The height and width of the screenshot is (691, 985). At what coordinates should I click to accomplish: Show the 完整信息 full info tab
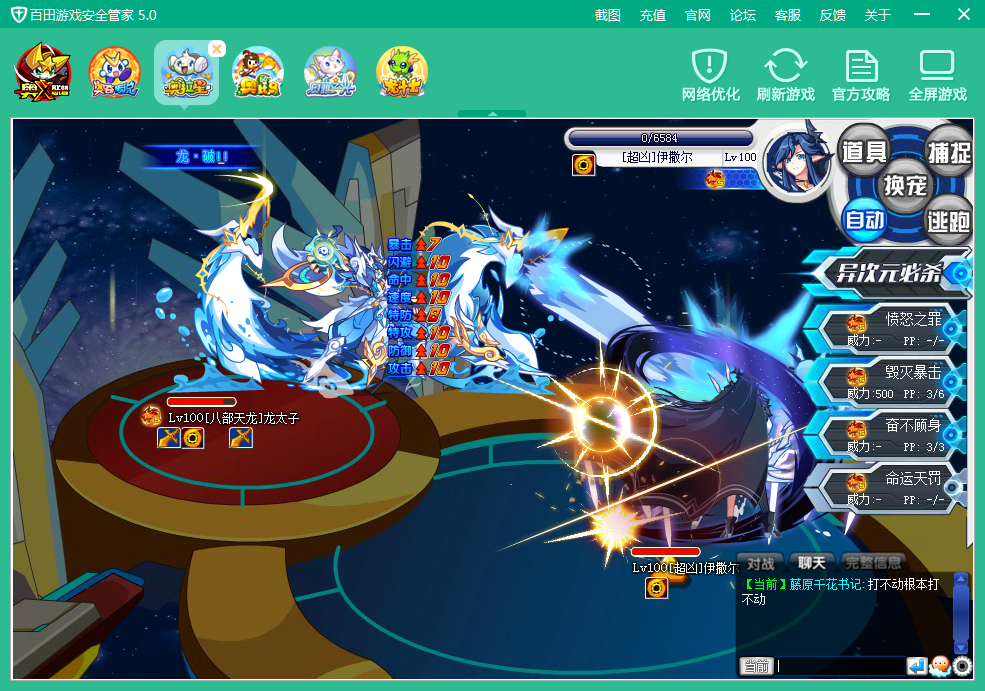click(873, 563)
